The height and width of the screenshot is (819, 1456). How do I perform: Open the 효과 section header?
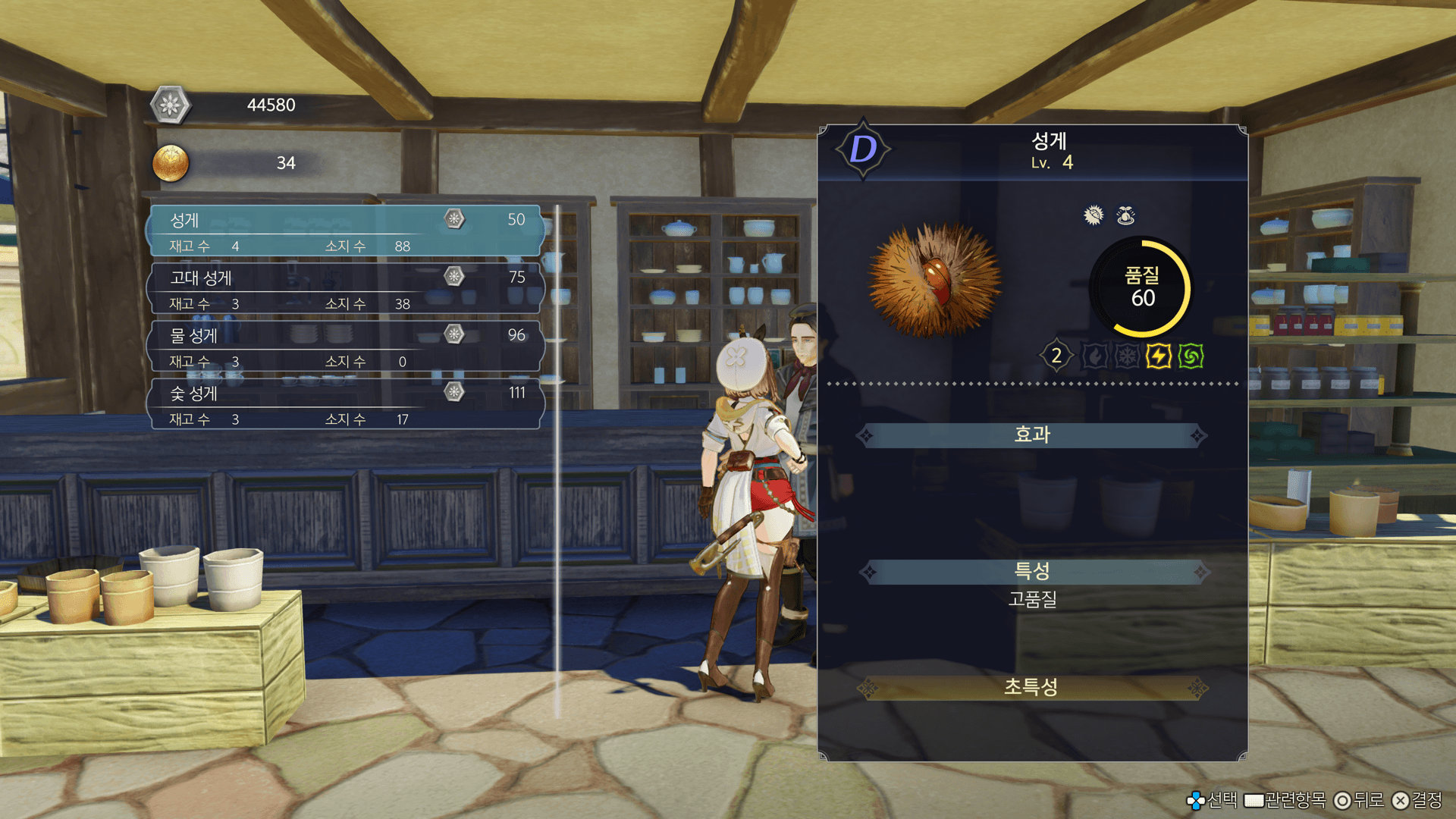[x=1031, y=435]
